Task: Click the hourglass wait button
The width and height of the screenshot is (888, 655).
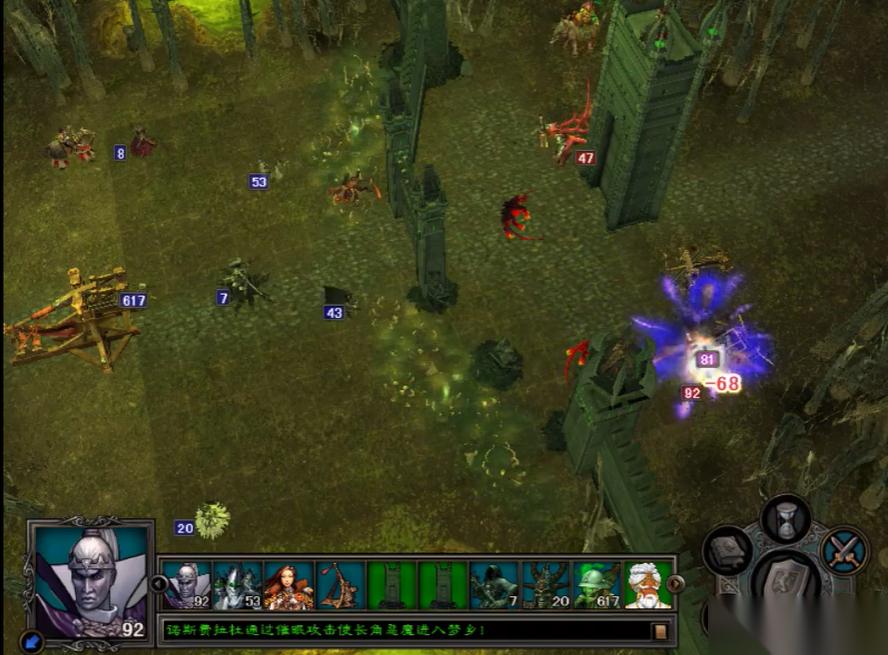Action: [786, 518]
